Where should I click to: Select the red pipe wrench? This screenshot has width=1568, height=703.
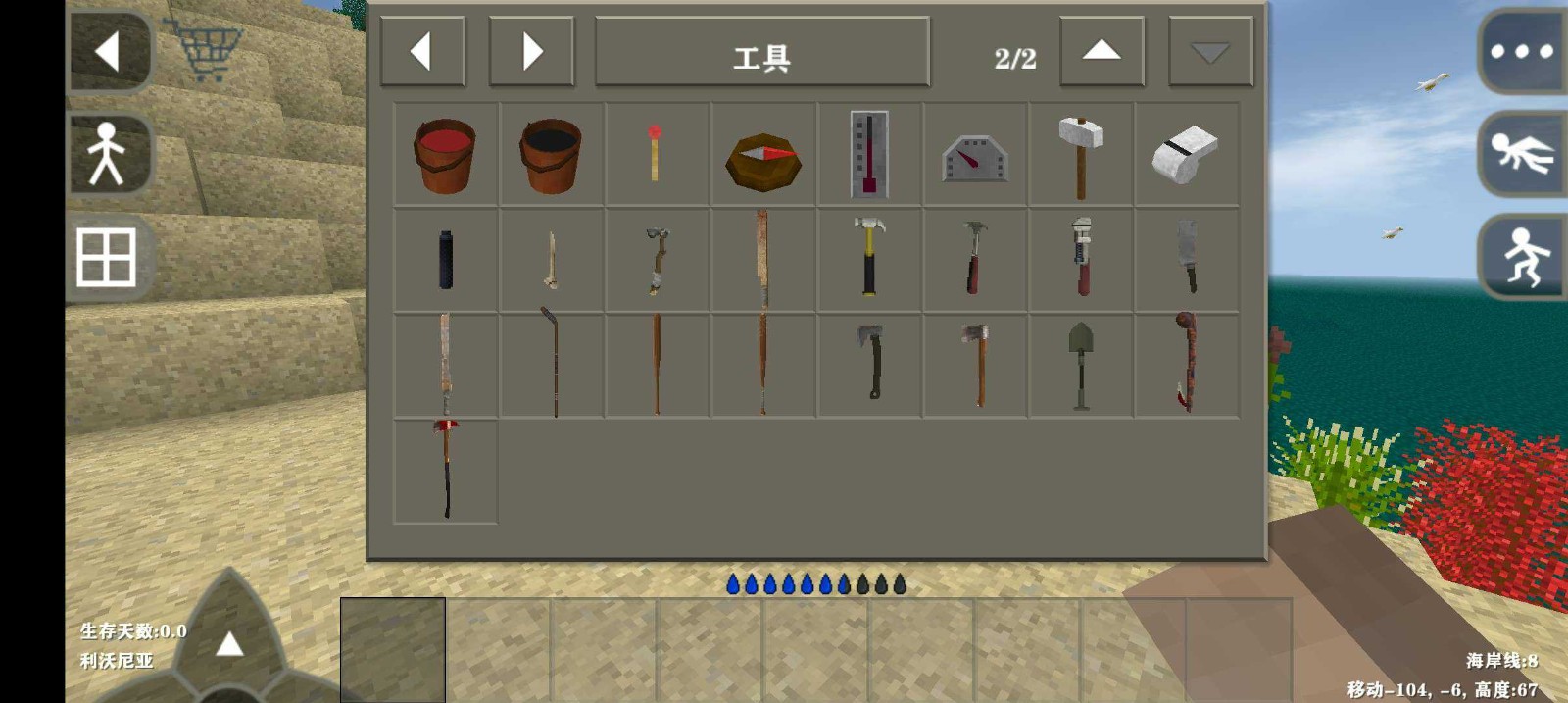click(1081, 257)
